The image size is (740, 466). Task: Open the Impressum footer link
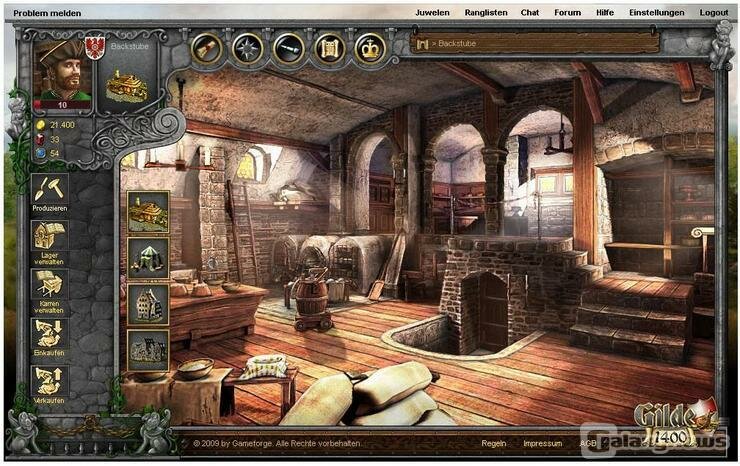tap(542, 442)
